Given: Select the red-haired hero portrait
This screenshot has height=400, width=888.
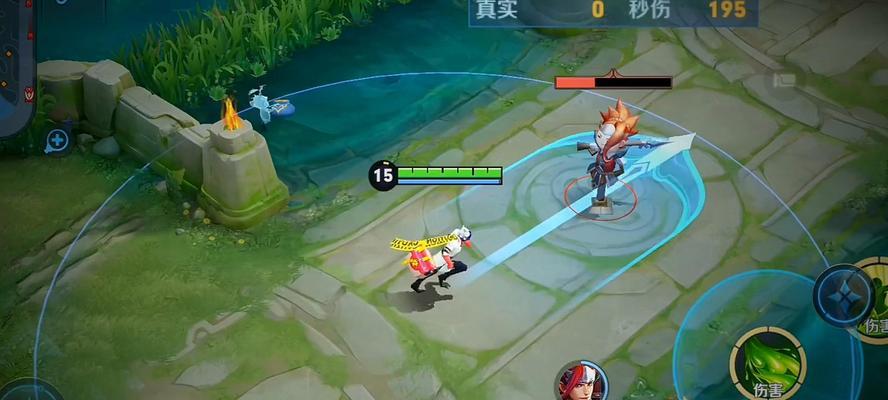Looking at the screenshot, I should pyautogui.click(x=581, y=384).
